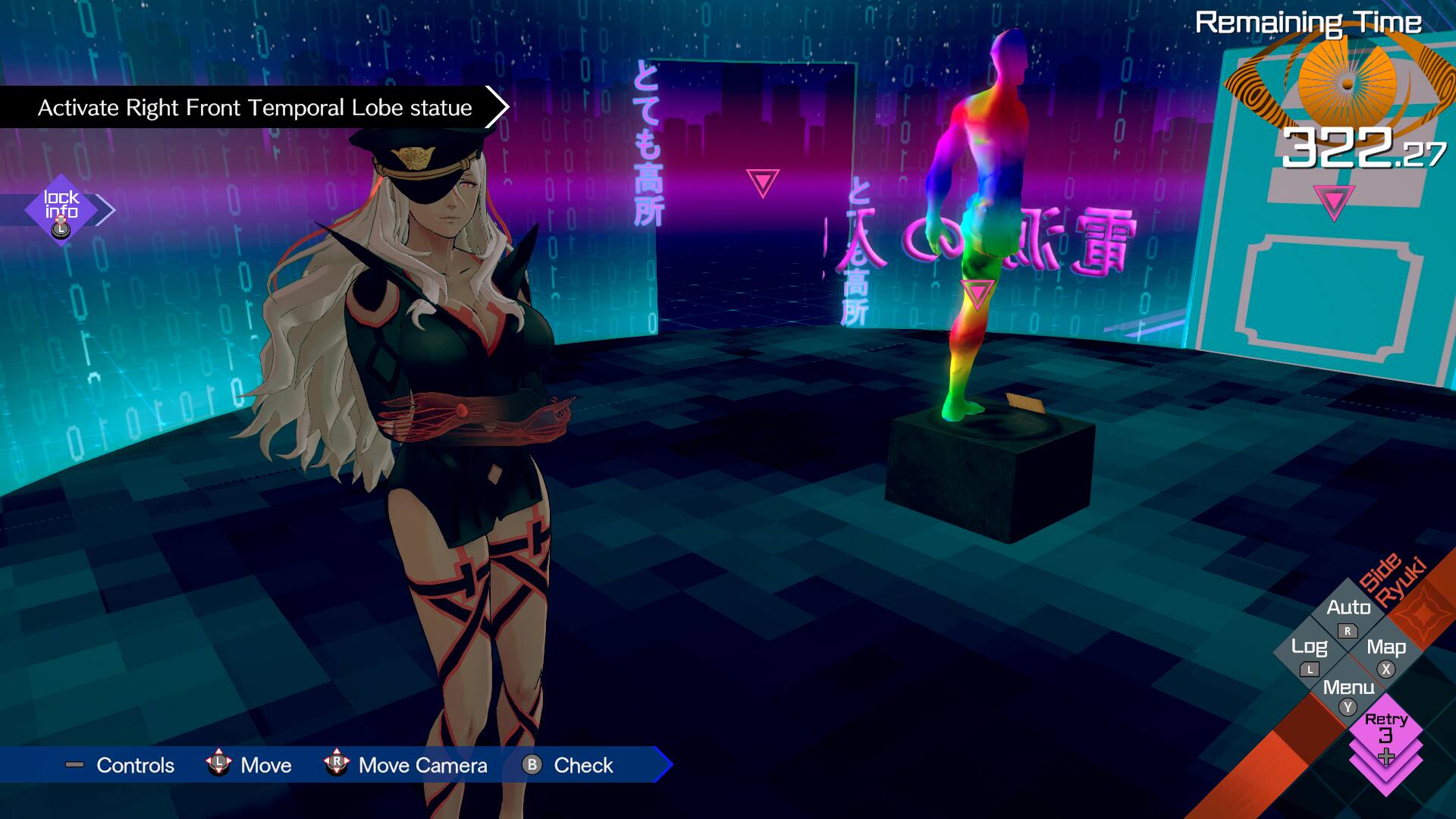This screenshot has width=1456, height=819.
Task: Enable the Controls display via minus prompt
Action: (74, 765)
